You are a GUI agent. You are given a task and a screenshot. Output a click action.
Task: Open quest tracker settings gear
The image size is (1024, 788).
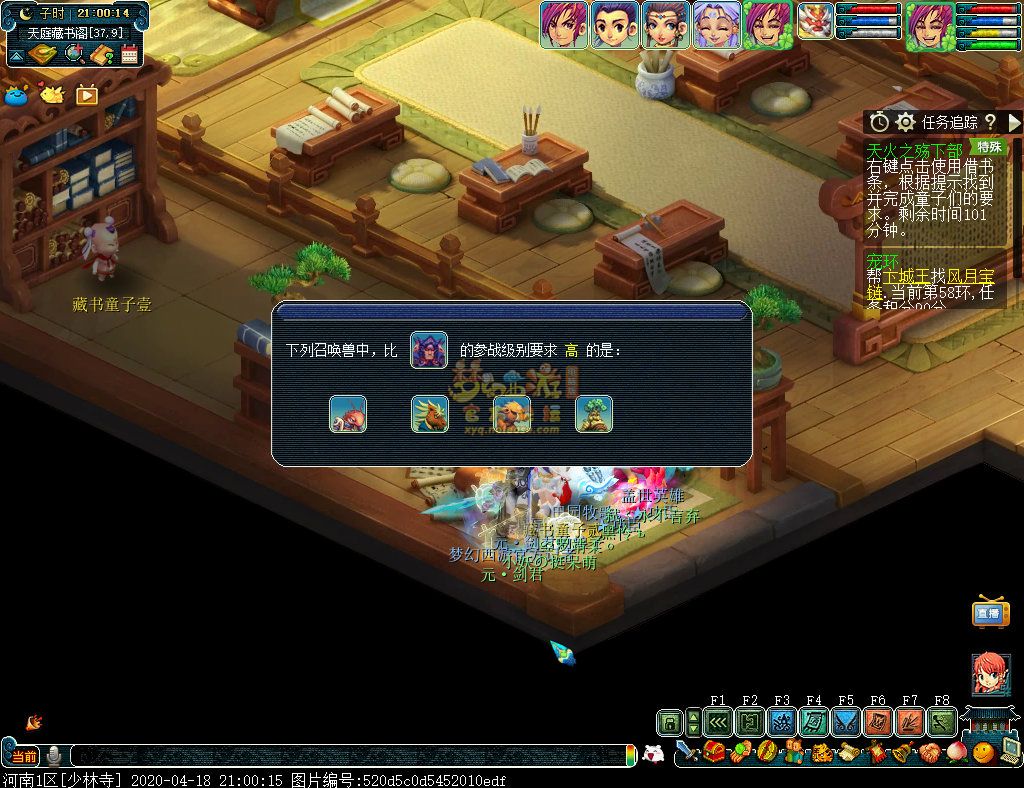point(906,122)
